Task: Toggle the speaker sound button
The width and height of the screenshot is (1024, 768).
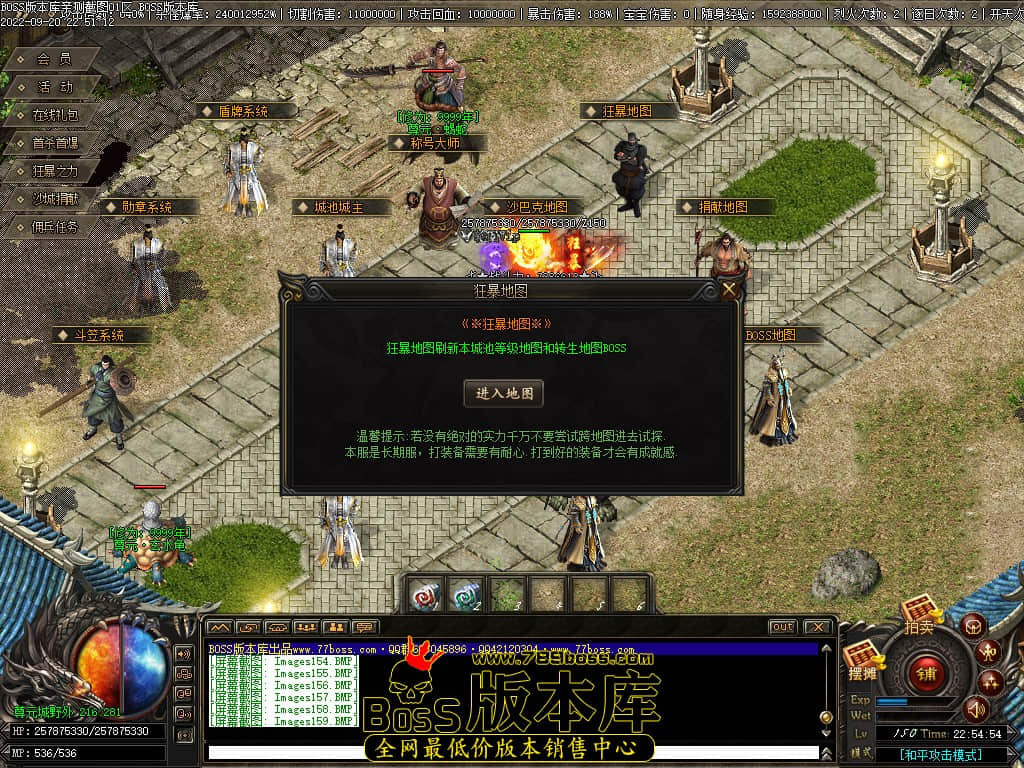Action: tap(974, 709)
